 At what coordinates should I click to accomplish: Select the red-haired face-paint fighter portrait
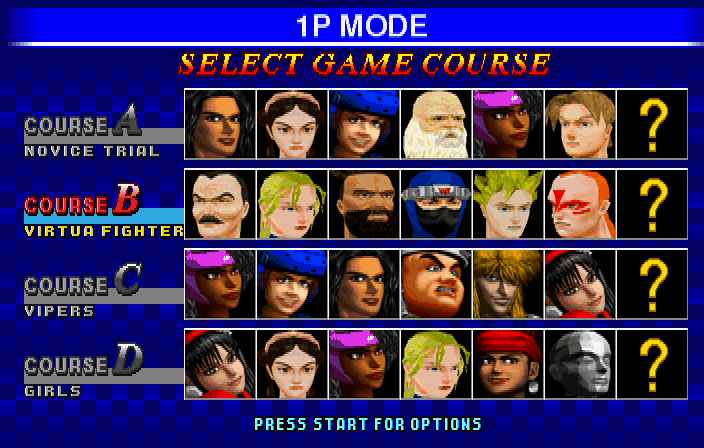pyautogui.click(x=578, y=204)
